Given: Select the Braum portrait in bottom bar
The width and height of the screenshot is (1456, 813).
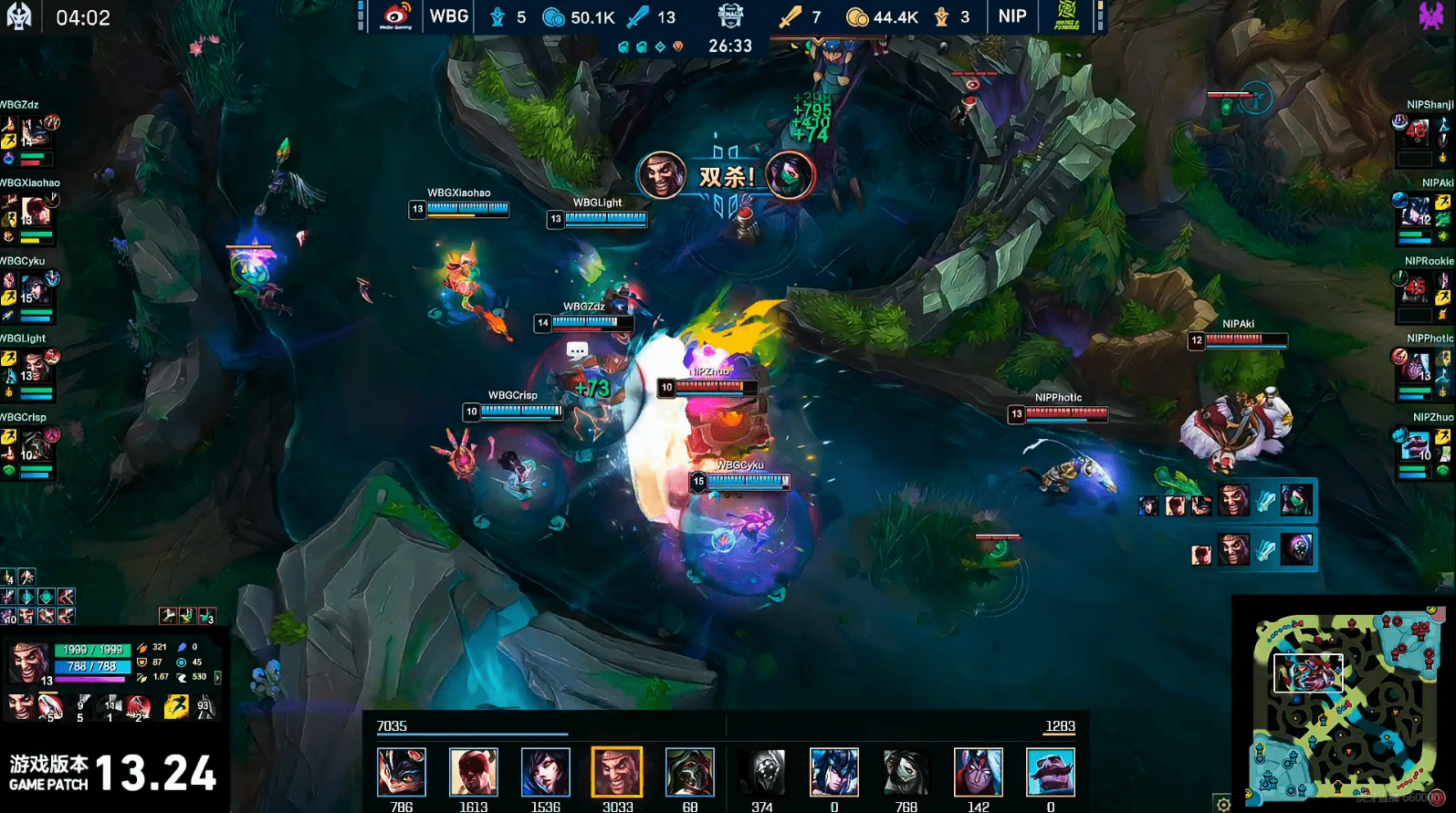Looking at the screenshot, I should 1051,772.
